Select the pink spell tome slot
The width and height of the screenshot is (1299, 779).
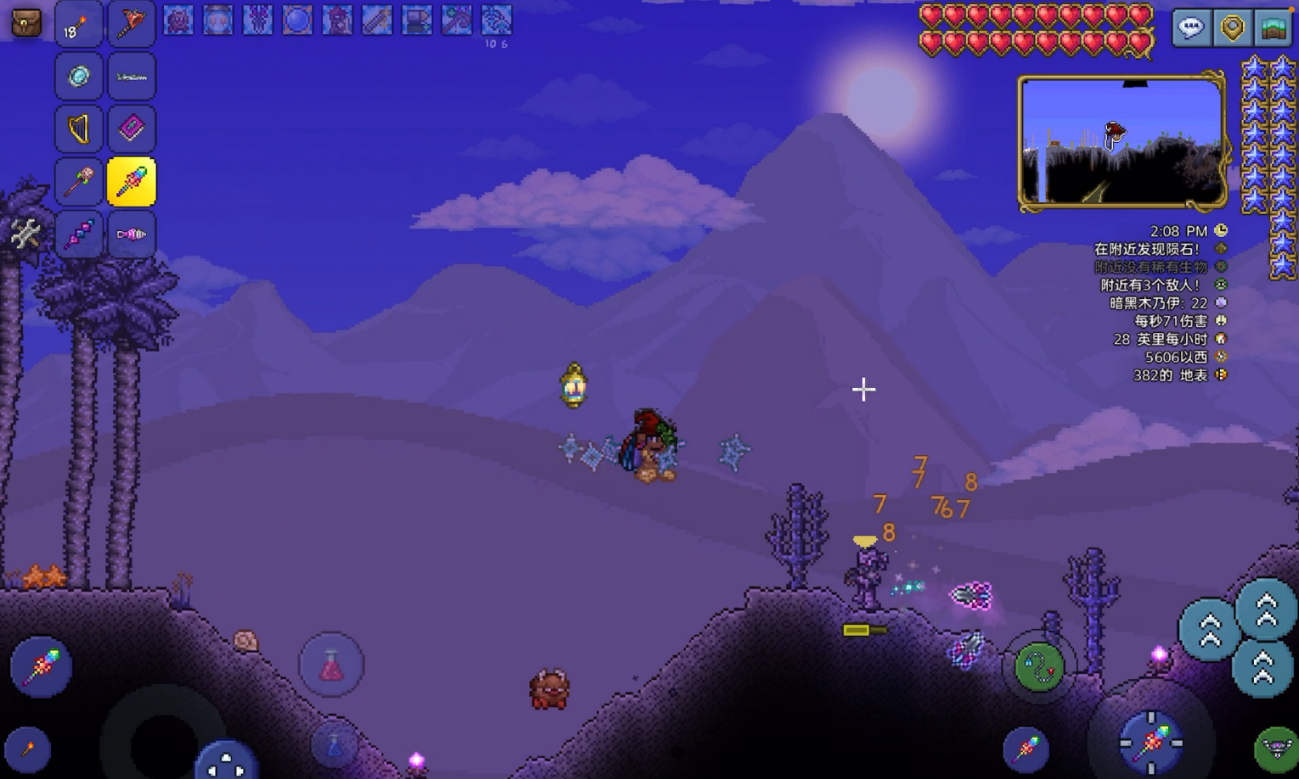coord(131,129)
